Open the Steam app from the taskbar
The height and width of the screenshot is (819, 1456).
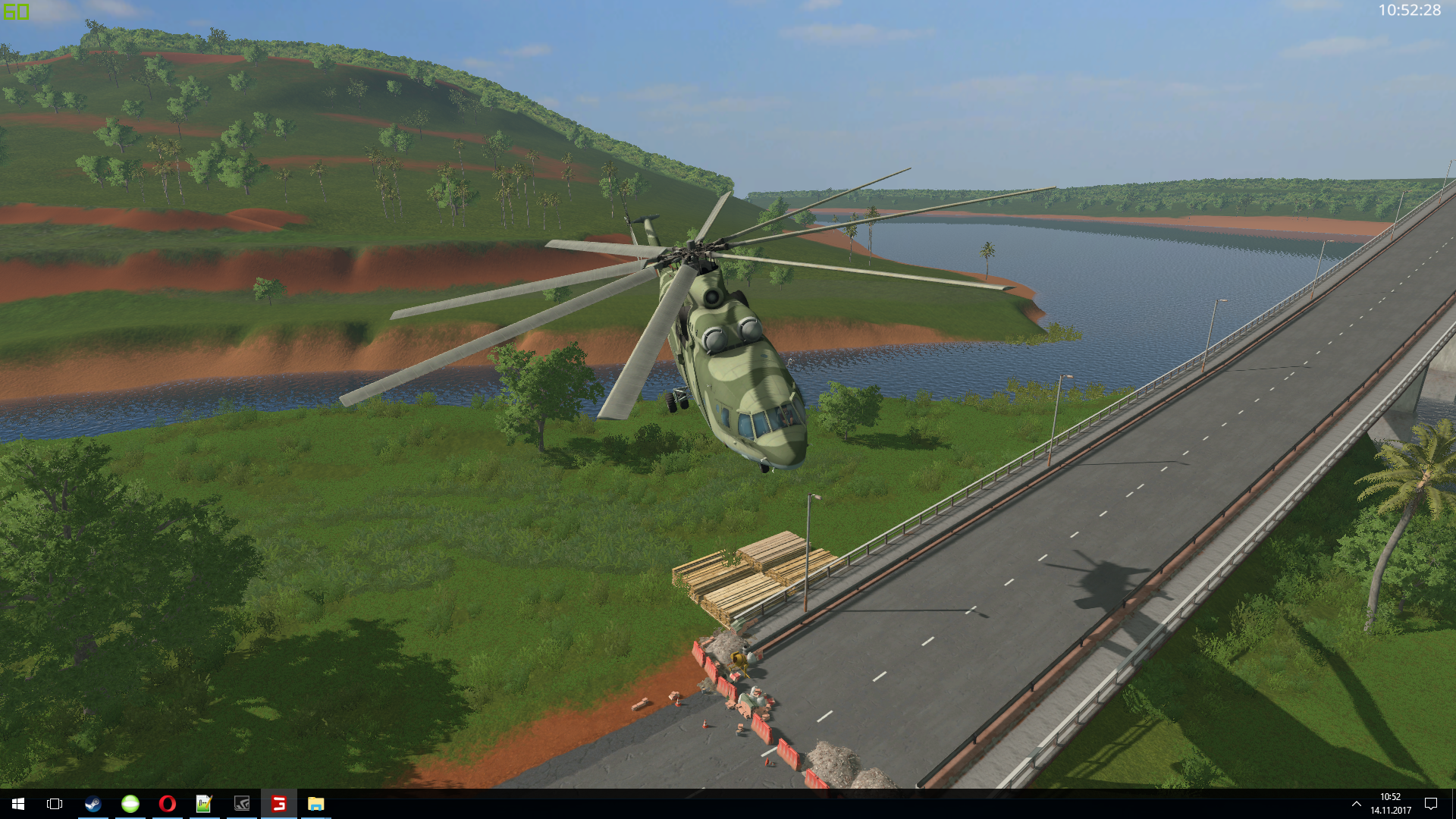[x=93, y=804]
